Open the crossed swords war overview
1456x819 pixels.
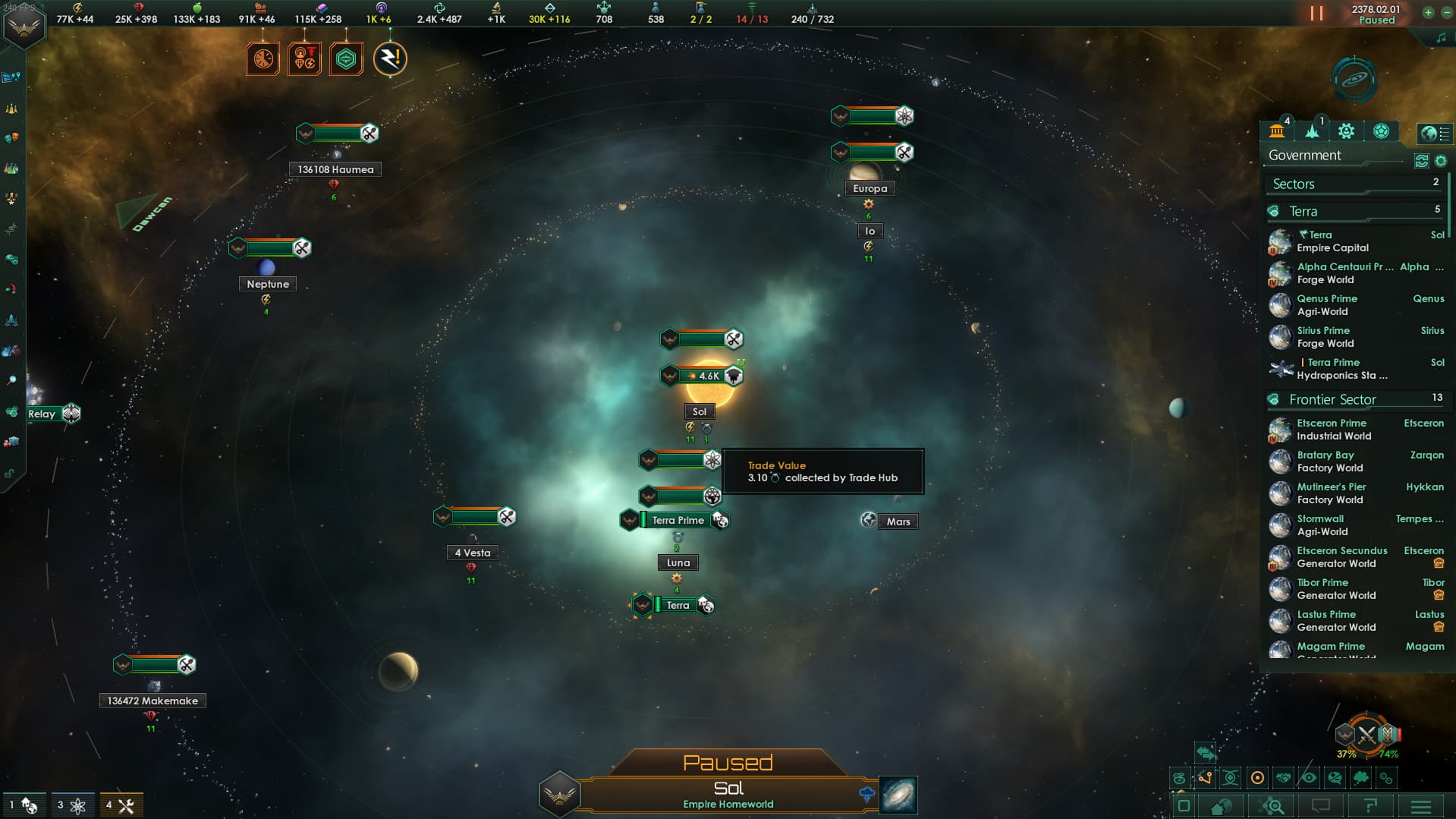1366,735
